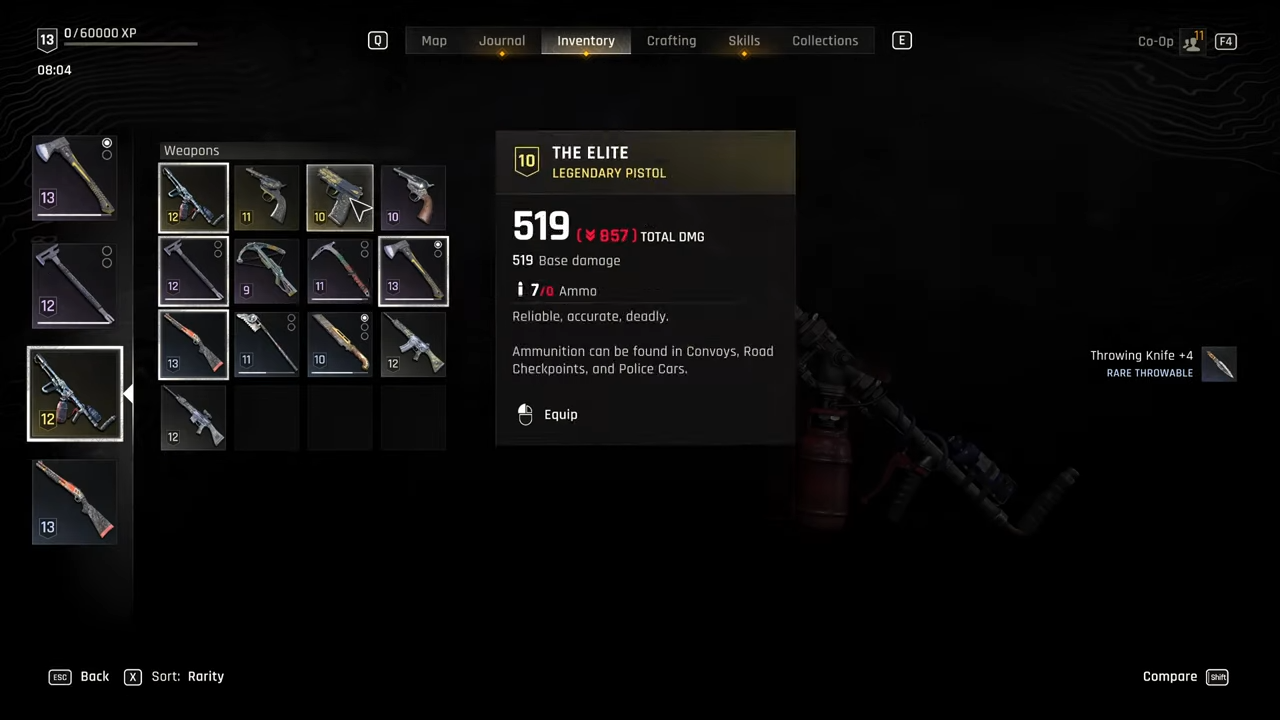Select the Inventory tab
This screenshot has height=720, width=1280.
coord(586,41)
